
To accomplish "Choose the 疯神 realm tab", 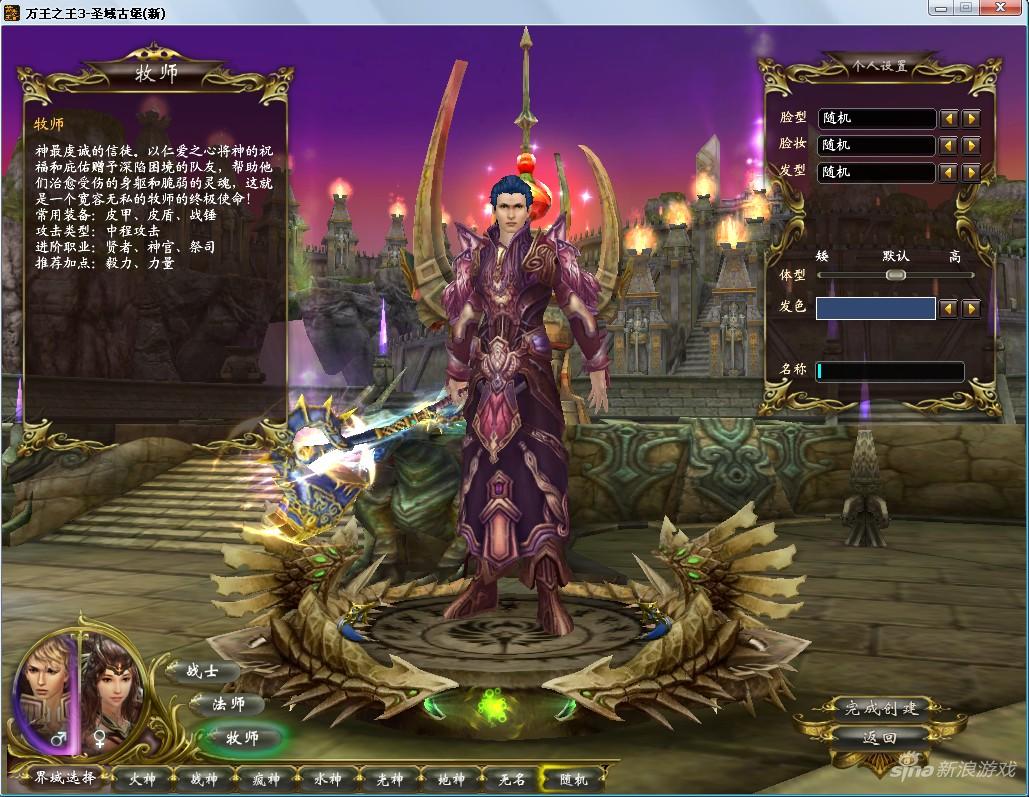I will 265,779.
